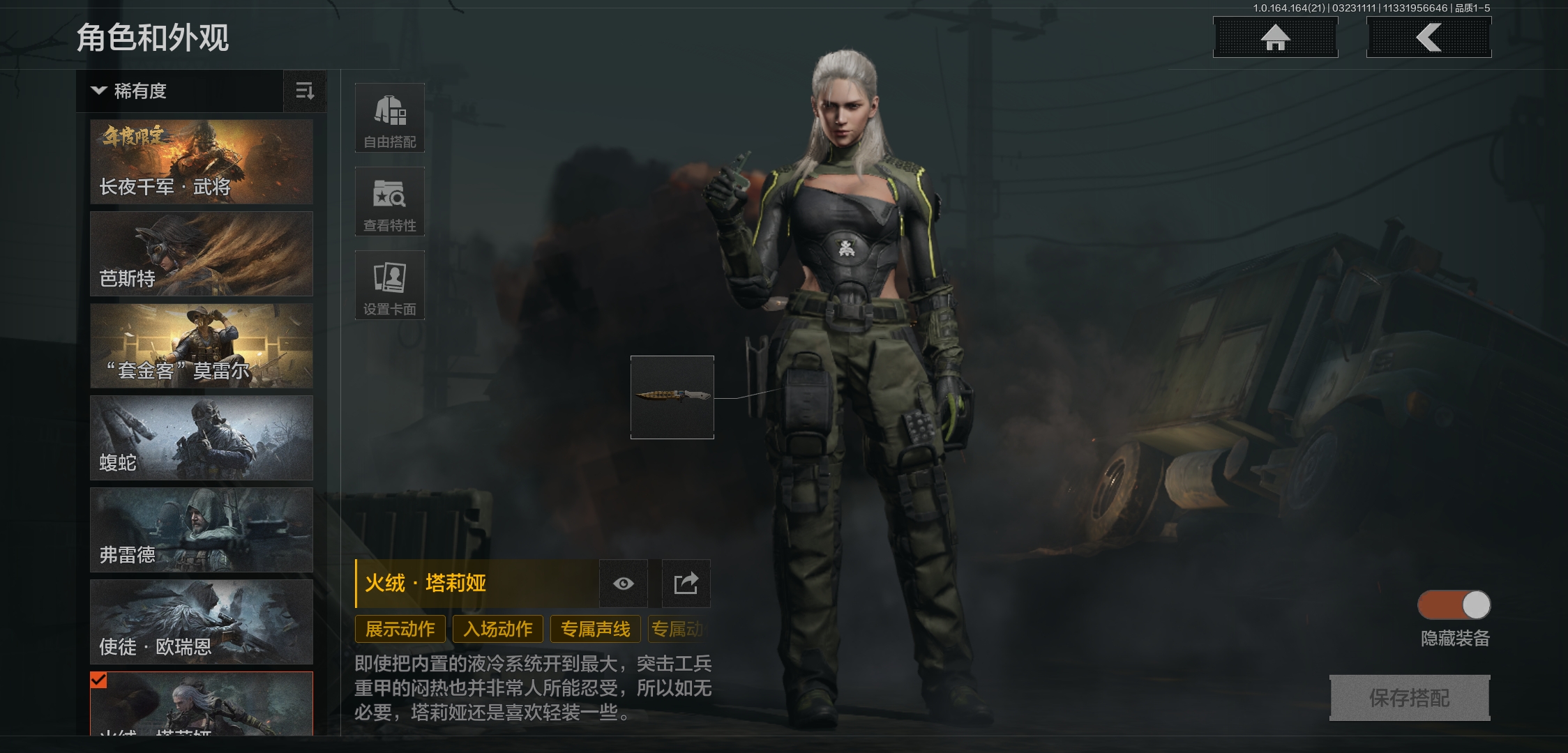Screen dimensions: 1568x753
Task: Click the equipped knife skin icon
Action: [672, 398]
